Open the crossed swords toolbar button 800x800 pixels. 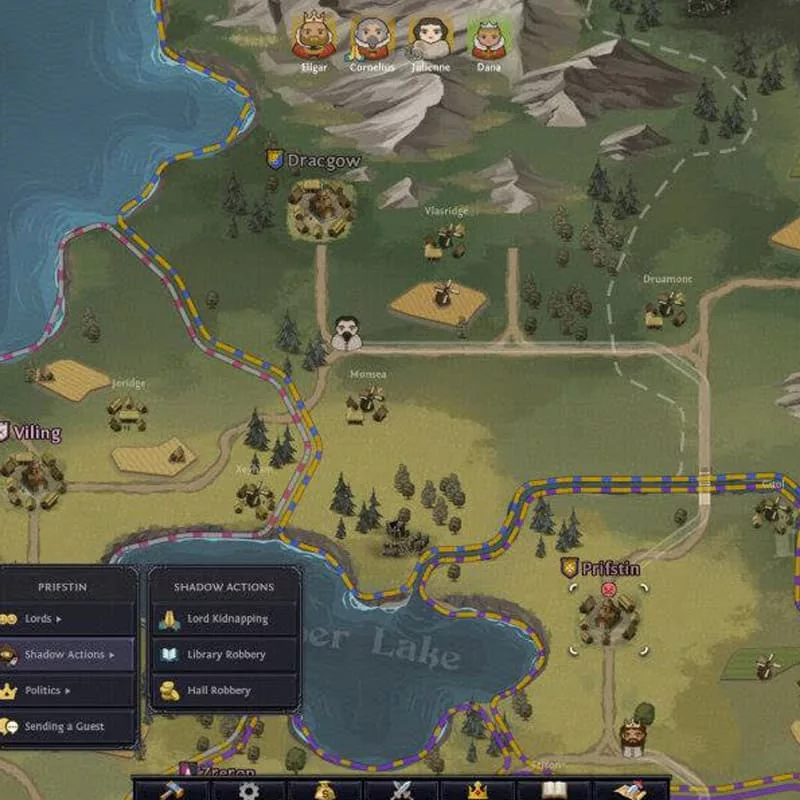click(402, 790)
